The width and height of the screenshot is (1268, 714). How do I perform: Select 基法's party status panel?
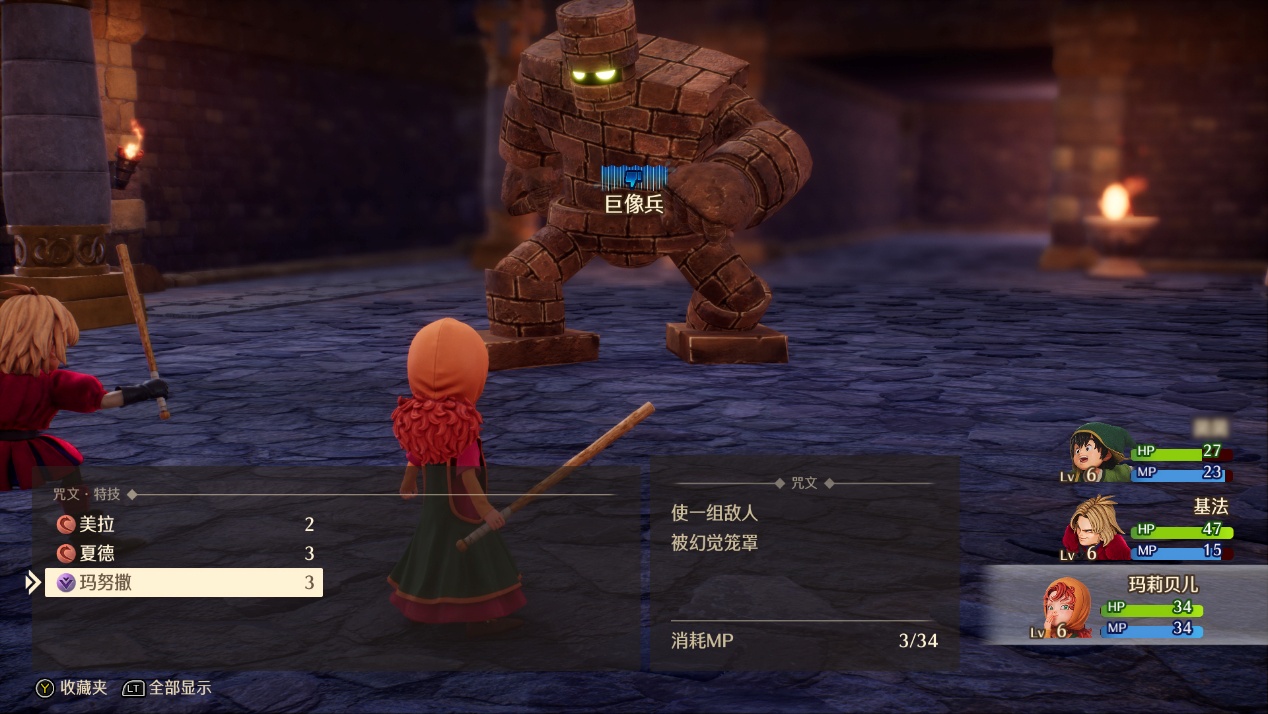coord(1150,530)
